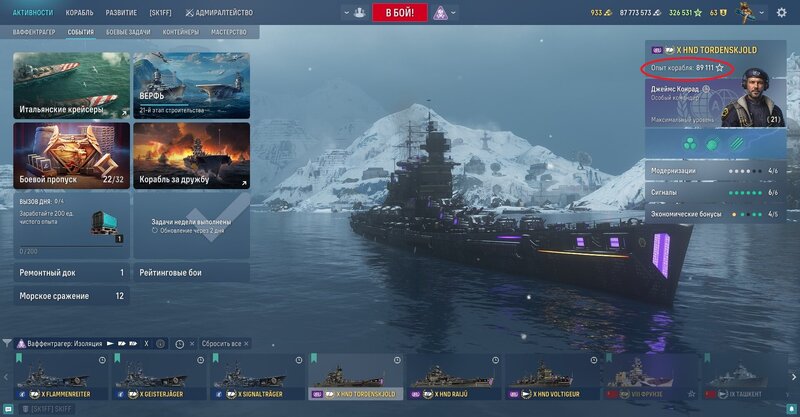Start battle with В БОЙ! button
The height and width of the screenshot is (417, 800).
[x=400, y=13]
